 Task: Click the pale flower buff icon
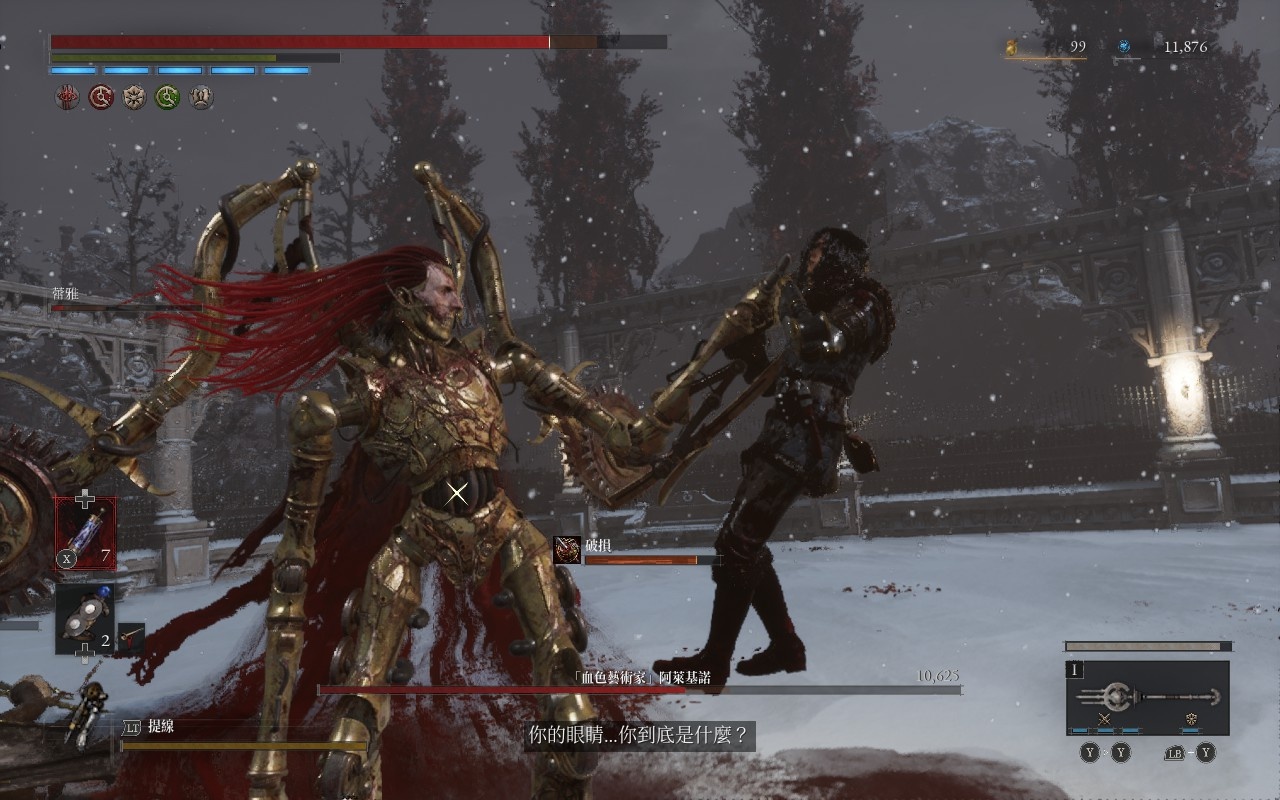click(134, 97)
